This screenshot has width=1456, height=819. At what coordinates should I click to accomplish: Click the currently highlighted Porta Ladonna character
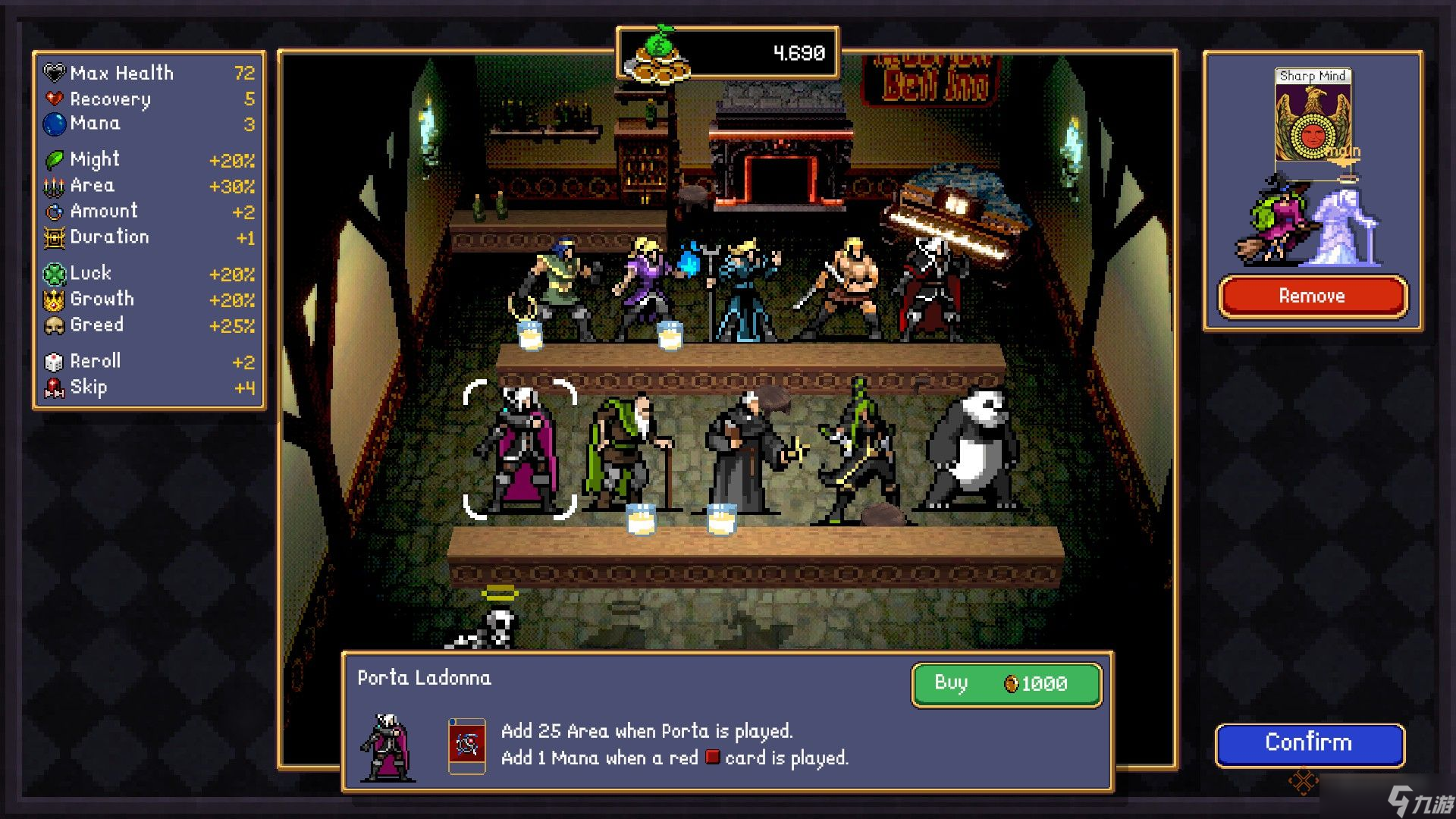point(519,447)
